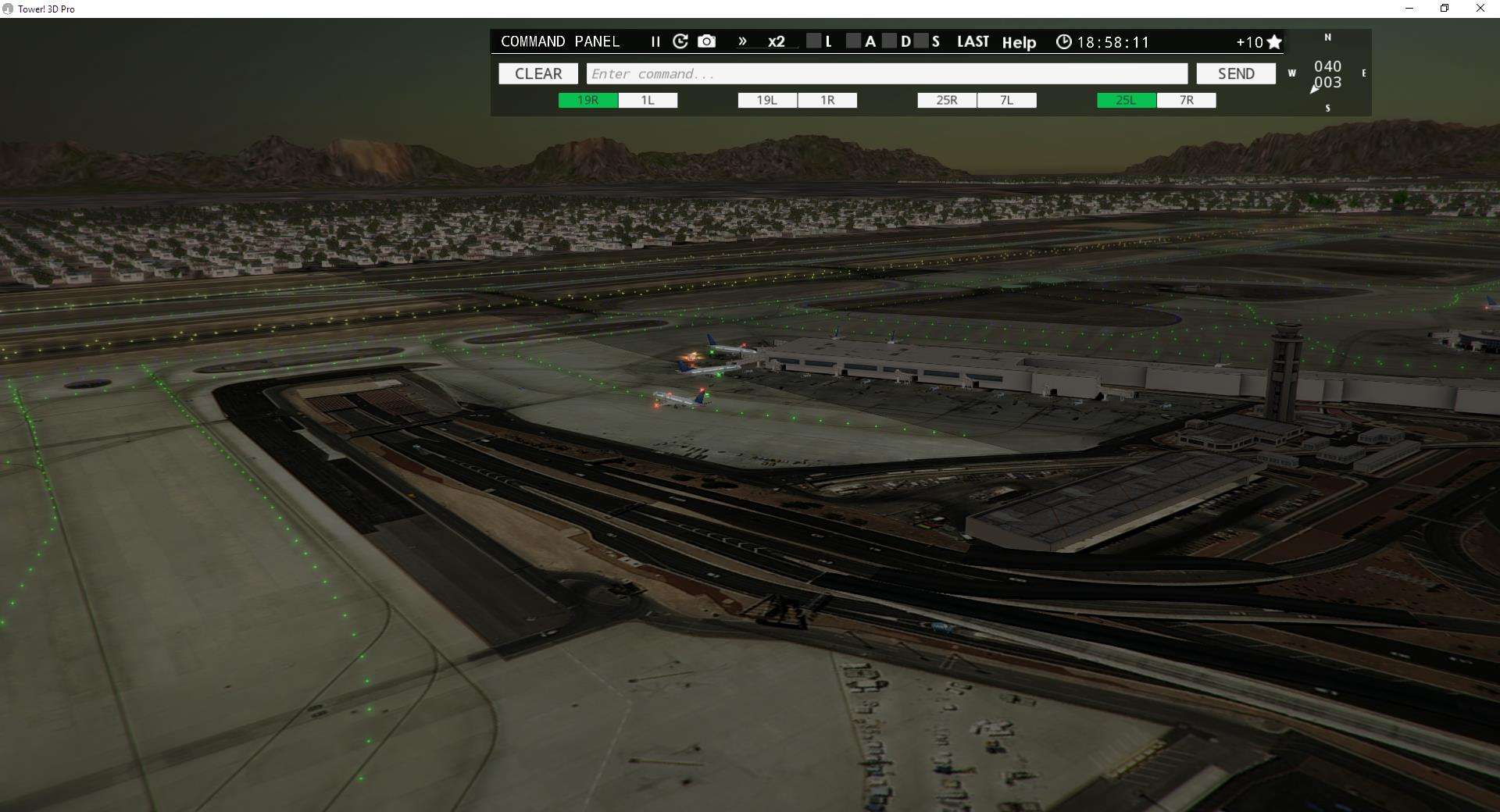Take a screenshot with the camera icon
The width and height of the screenshot is (1500, 812).
[x=706, y=41]
